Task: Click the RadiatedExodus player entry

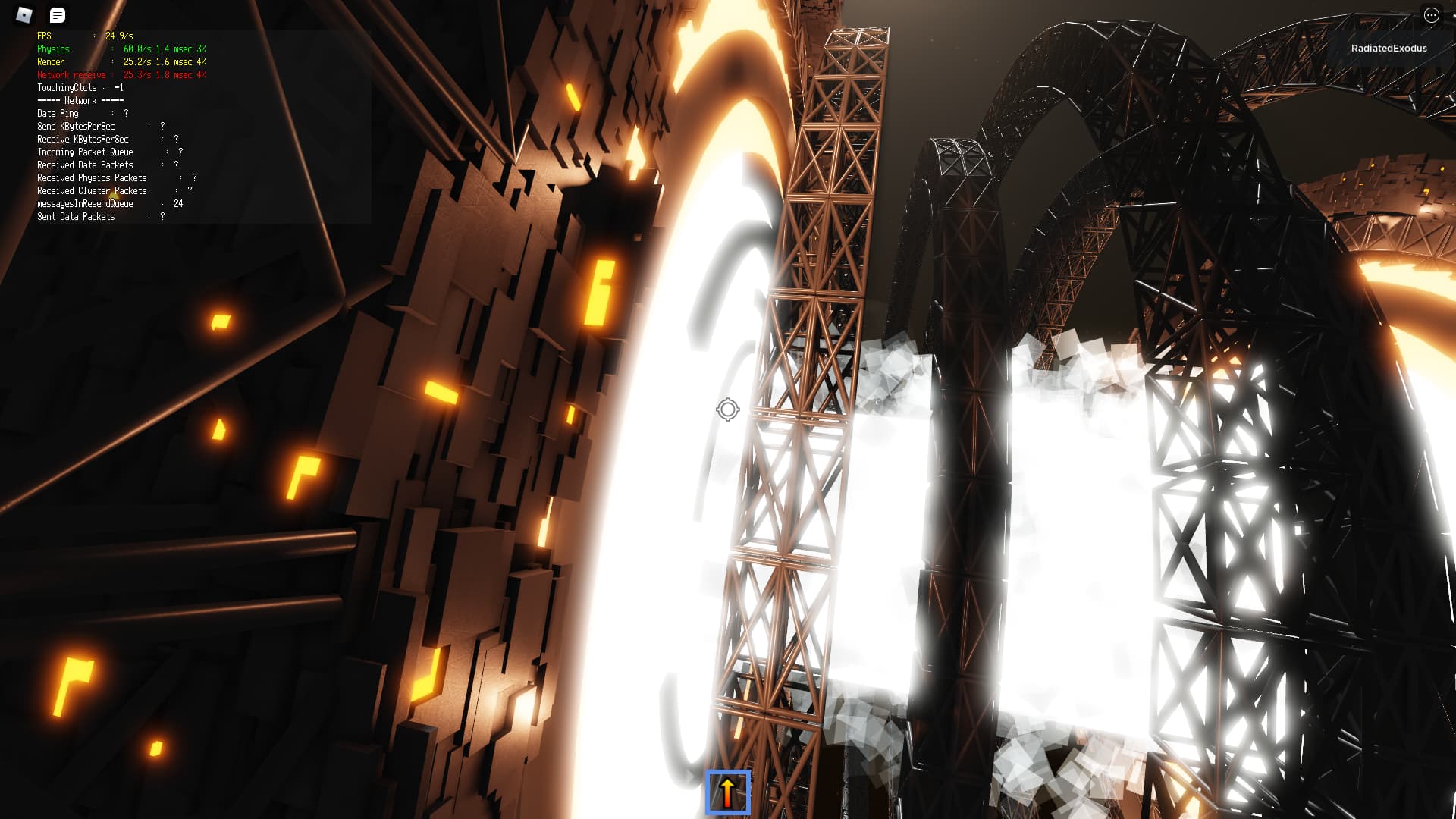Action: point(1389,49)
